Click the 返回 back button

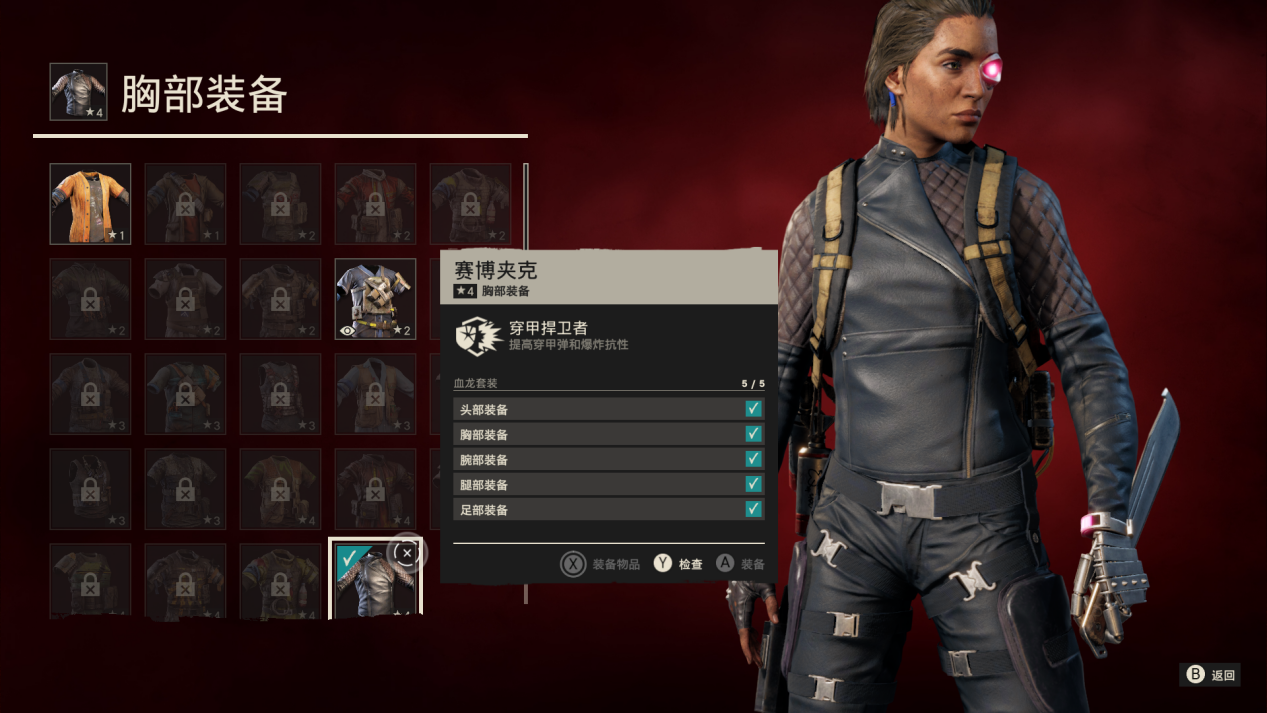click(1212, 675)
